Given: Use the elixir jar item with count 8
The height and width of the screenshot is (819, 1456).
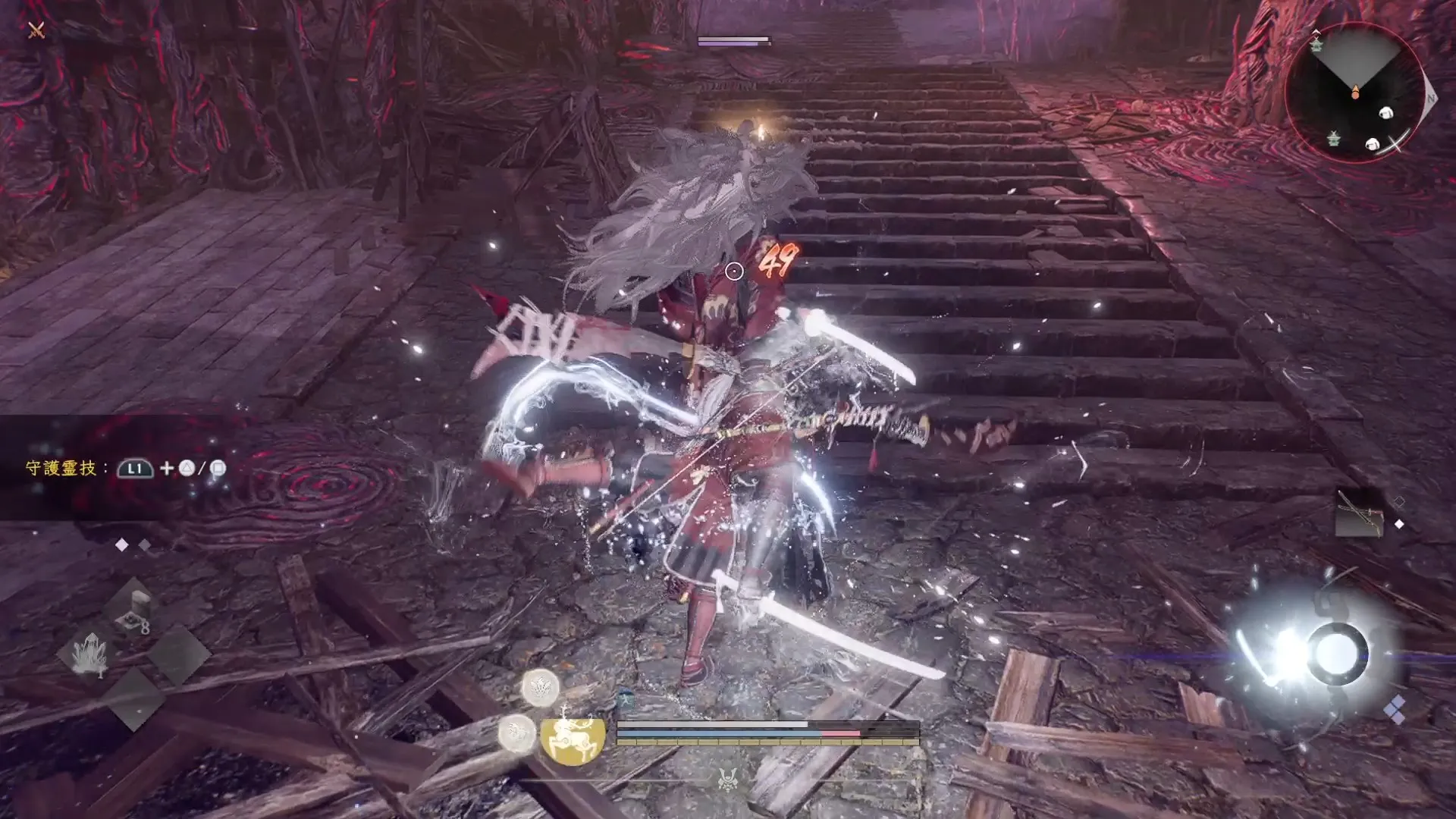Looking at the screenshot, I should click(133, 611).
